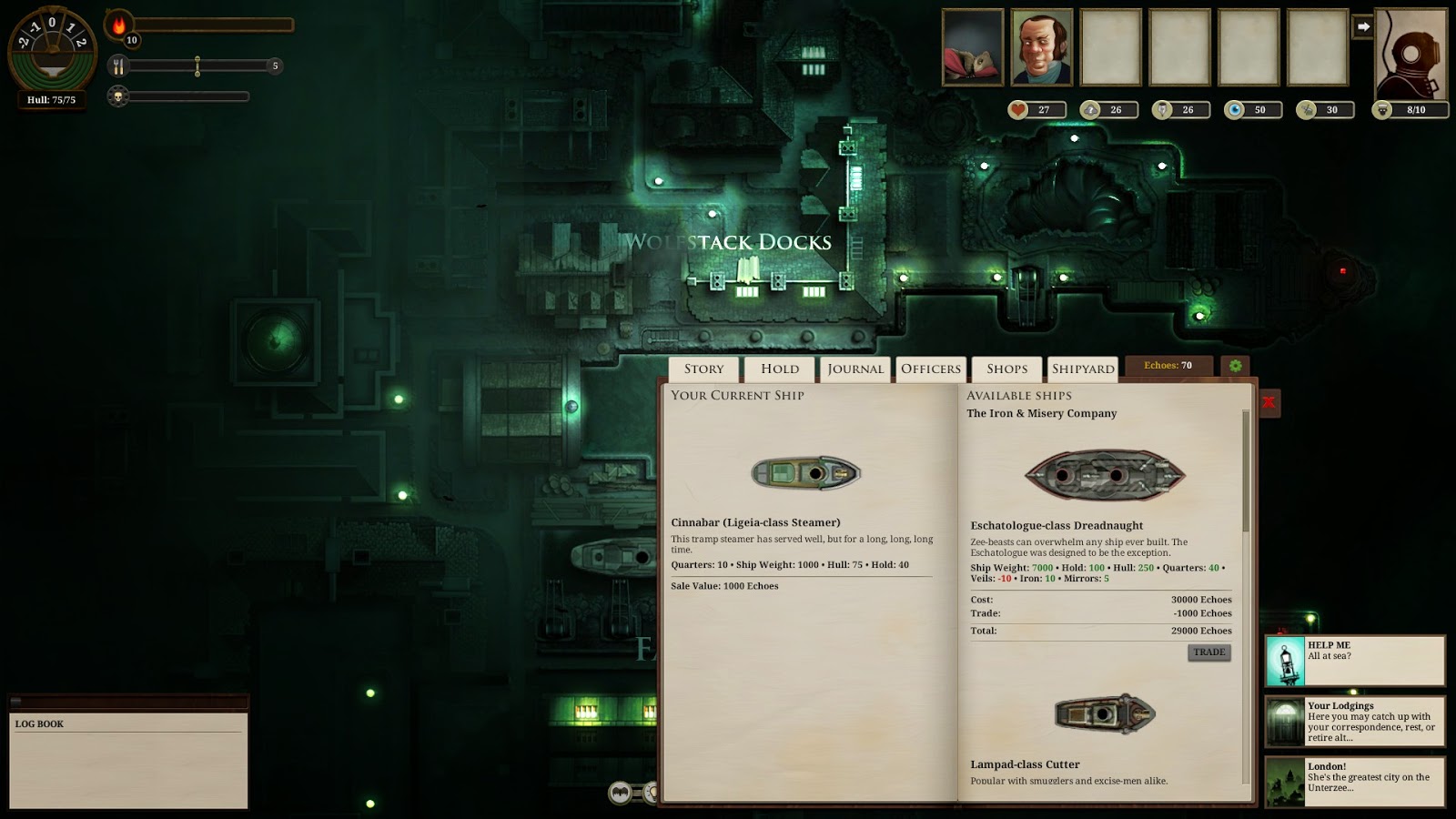Trade for the Eschatologue-class Dreadnought
Image resolution: width=1456 pixels, height=819 pixels.
click(1208, 652)
